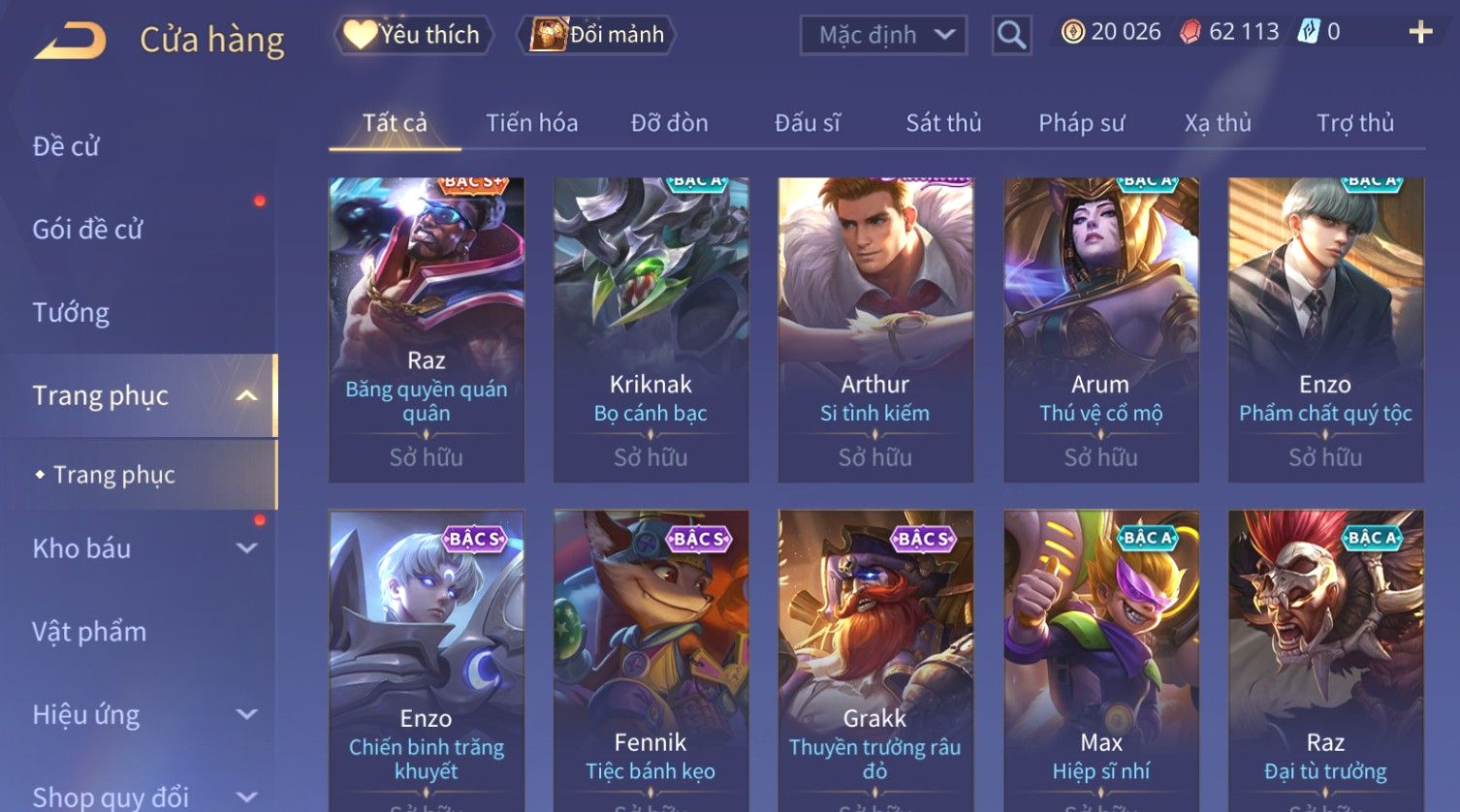This screenshot has height=812, width=1460.
Task: Go to the Tướng shop section
Action: point(71,313)
